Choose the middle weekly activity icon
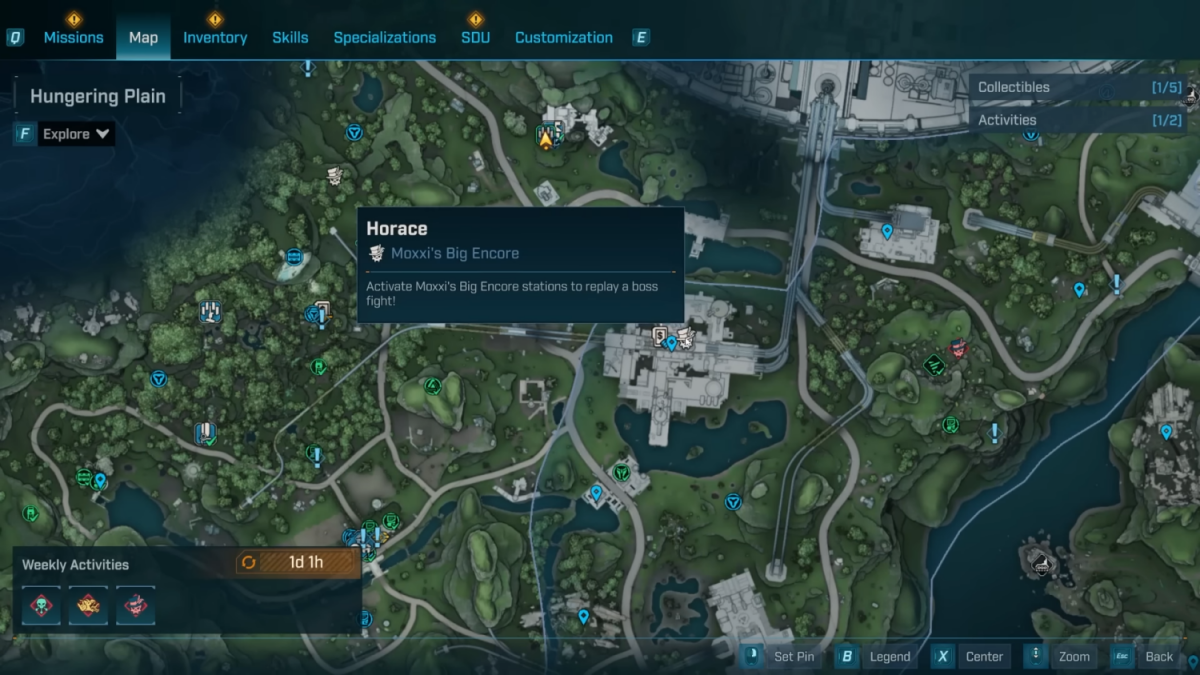The height and width of the screenshot is (675, 1200). click(x=88, y=605)
